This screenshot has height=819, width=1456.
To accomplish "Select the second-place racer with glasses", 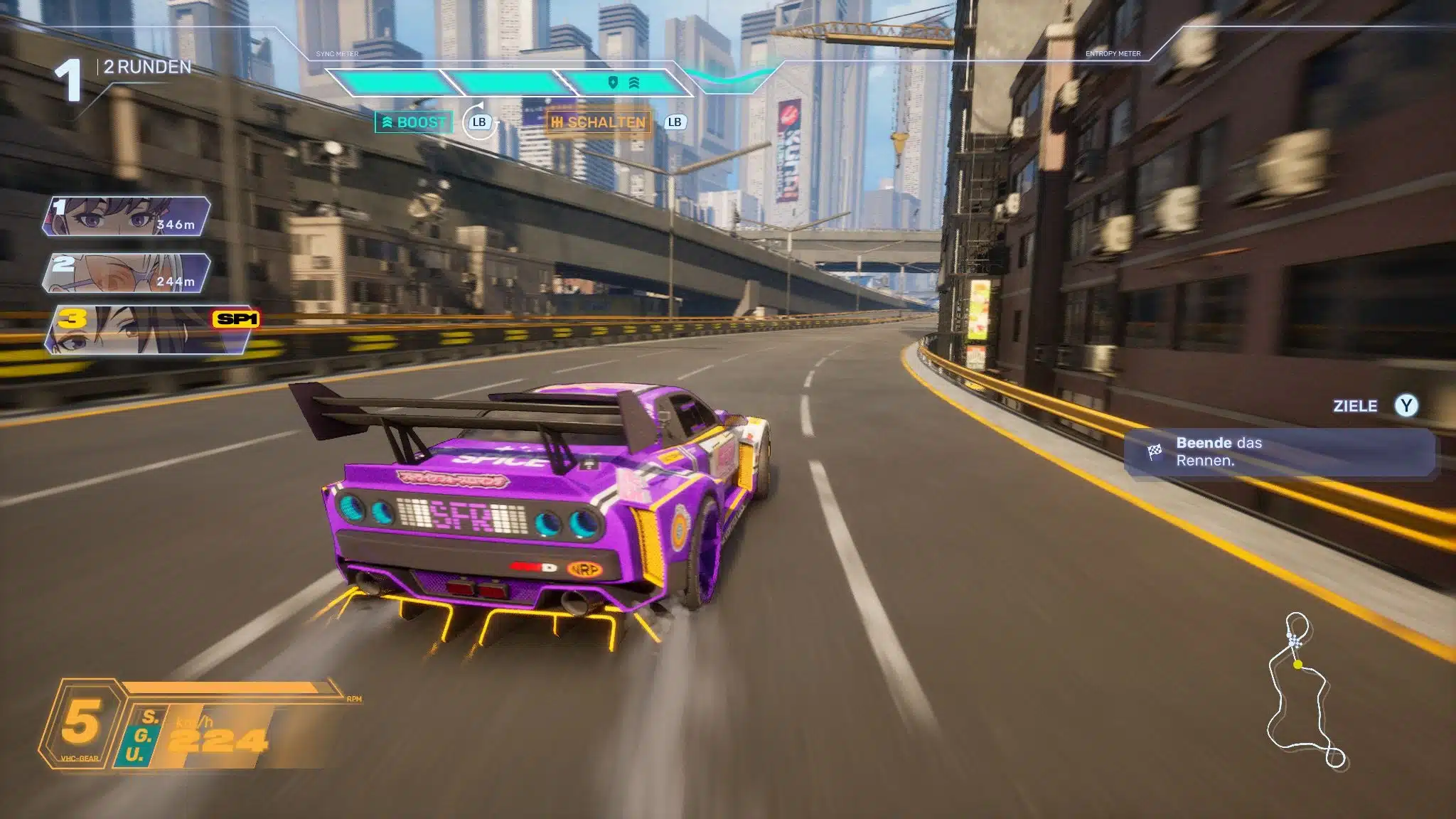I will click(x=127, y=274).
